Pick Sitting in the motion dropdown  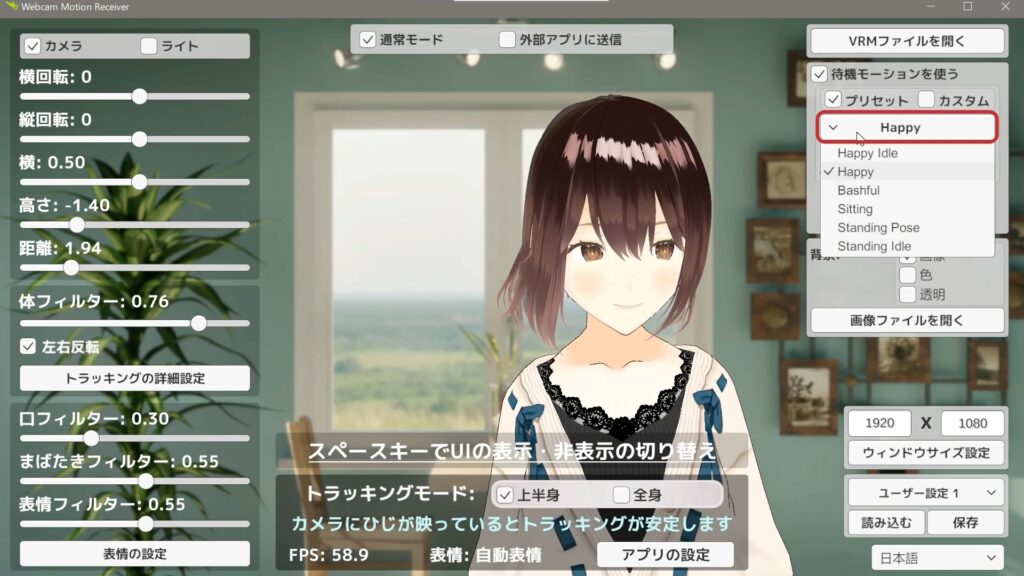tap(855, 209)
